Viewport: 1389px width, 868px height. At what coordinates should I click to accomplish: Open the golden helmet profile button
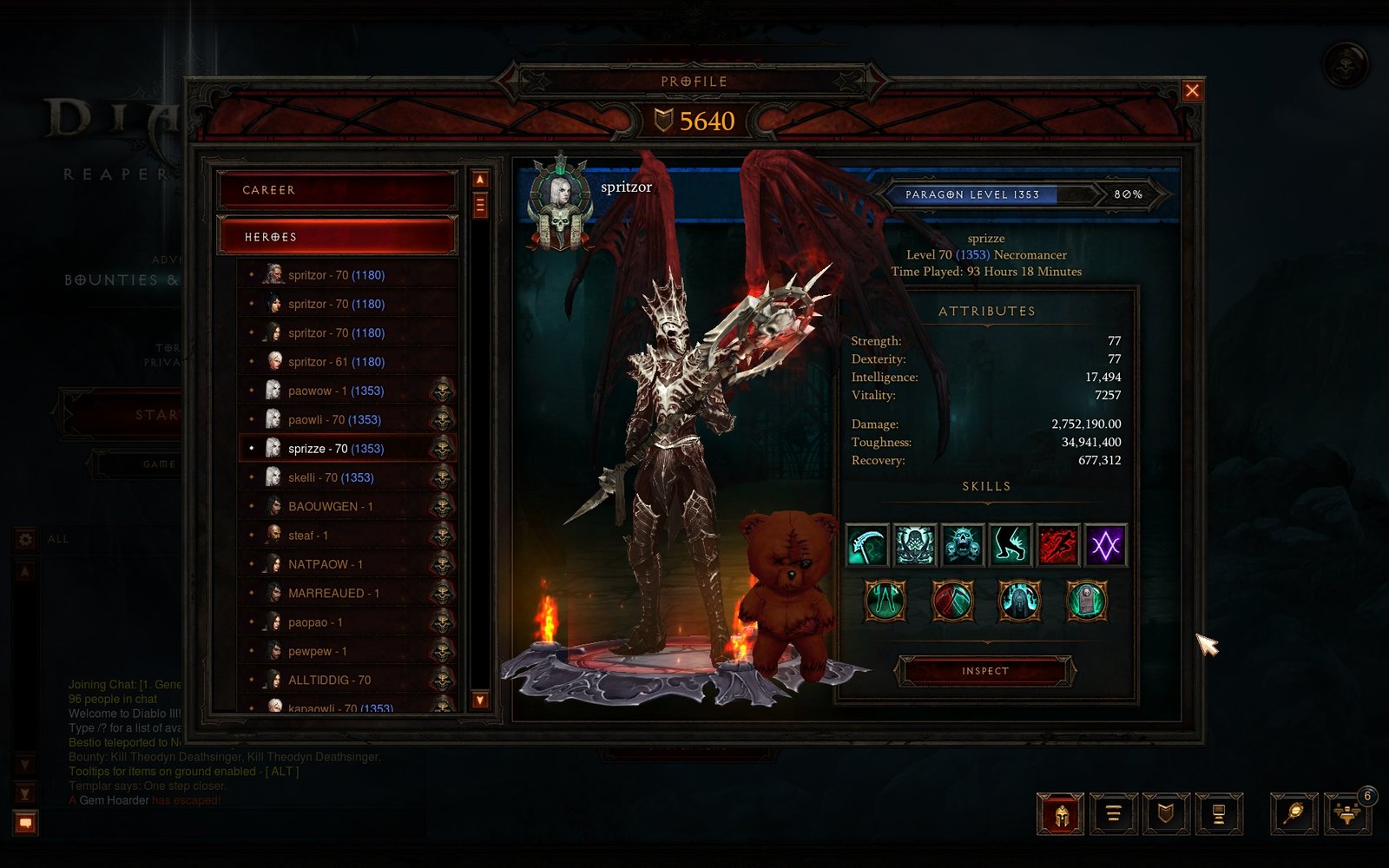coord(1060,814)
